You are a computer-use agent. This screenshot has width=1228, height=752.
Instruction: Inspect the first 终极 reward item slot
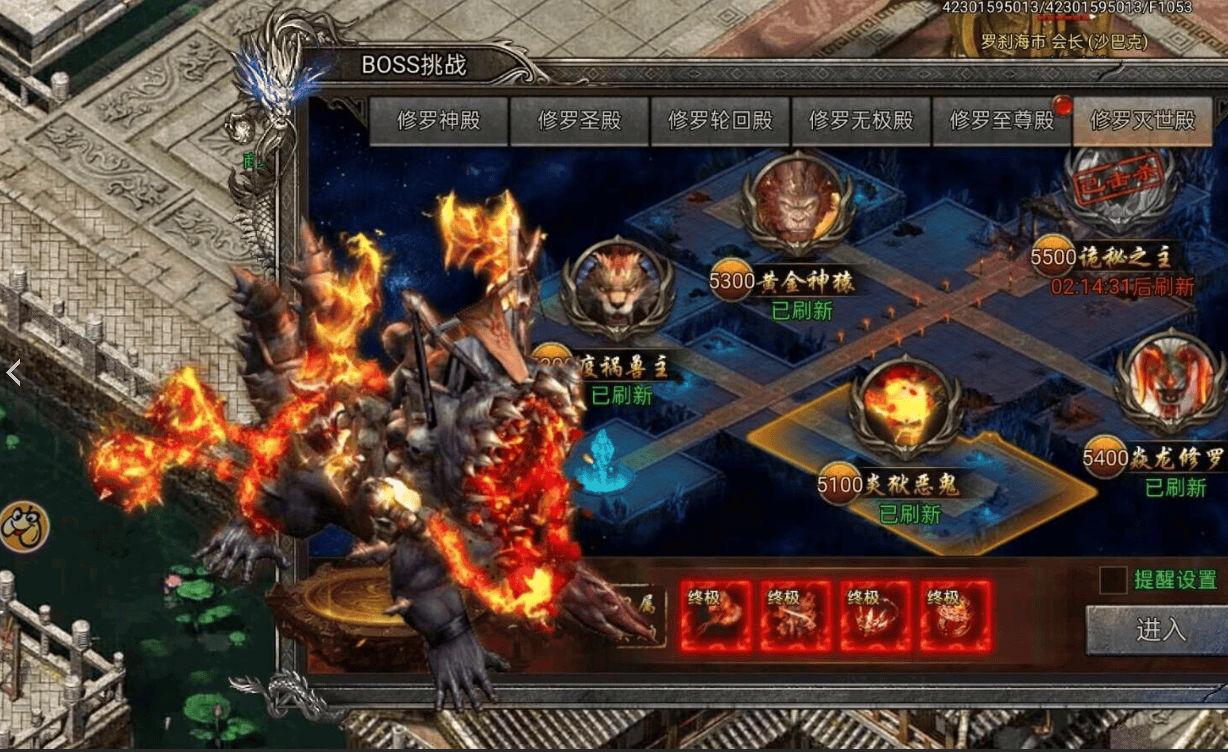(716, 616)
